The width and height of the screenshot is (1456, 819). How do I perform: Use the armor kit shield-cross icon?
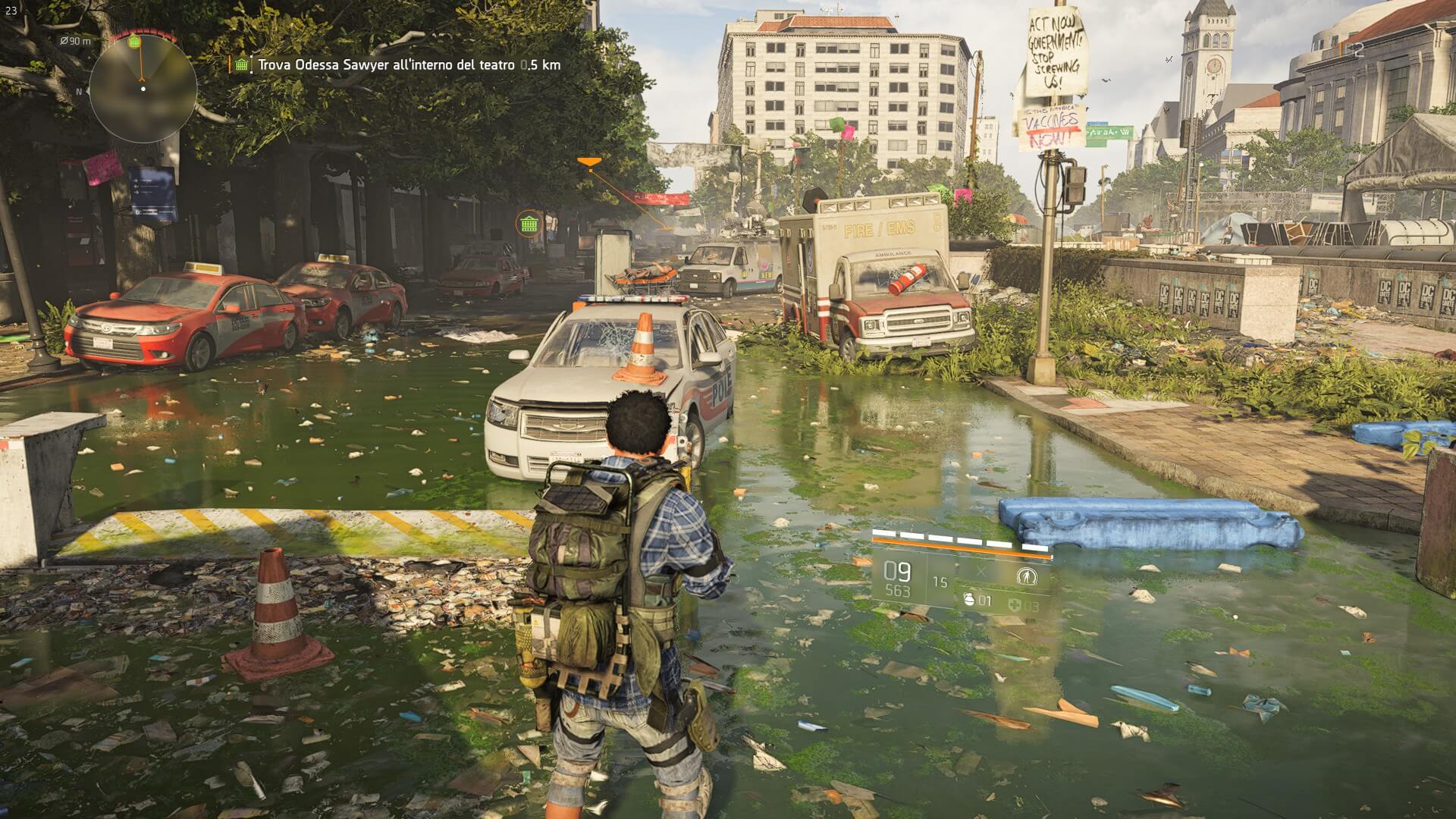click(1015, 606)
